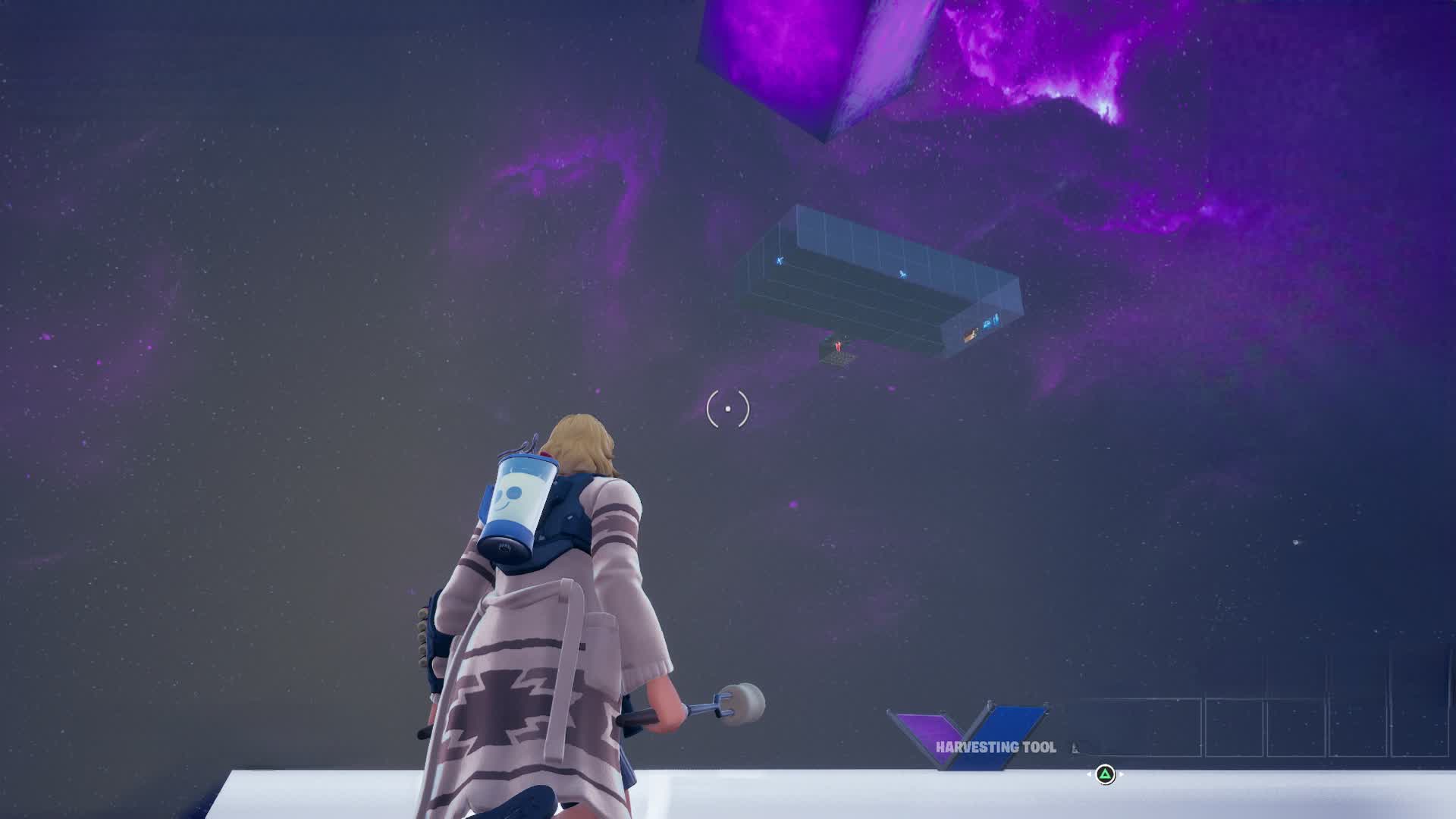The width and height of the screenshot is (1456, 819).
Task: Click the right arrow beside the Triangle button prompt
Action: pyautogui.click(x=1122, y=774)
